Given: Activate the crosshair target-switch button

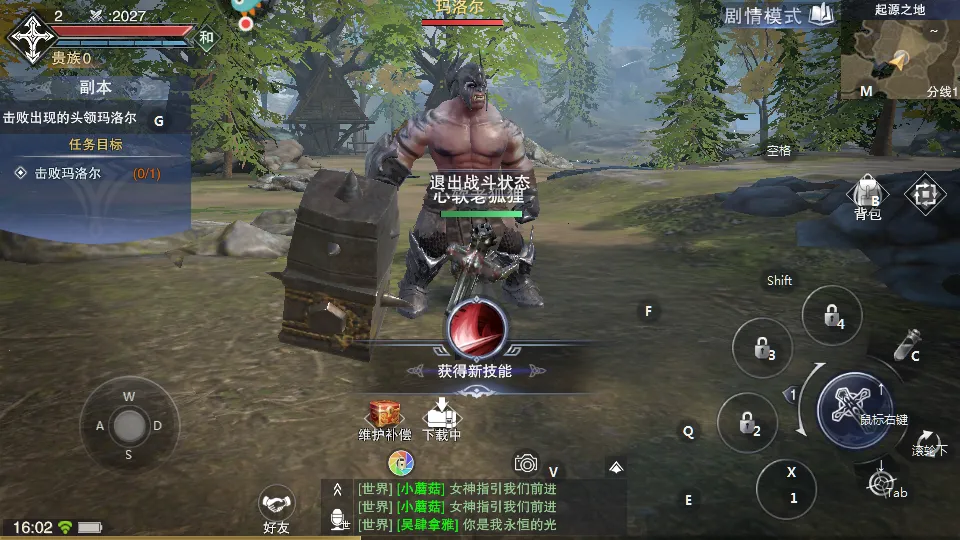Looking at the screenshot, I should click(x=881, y=482).
